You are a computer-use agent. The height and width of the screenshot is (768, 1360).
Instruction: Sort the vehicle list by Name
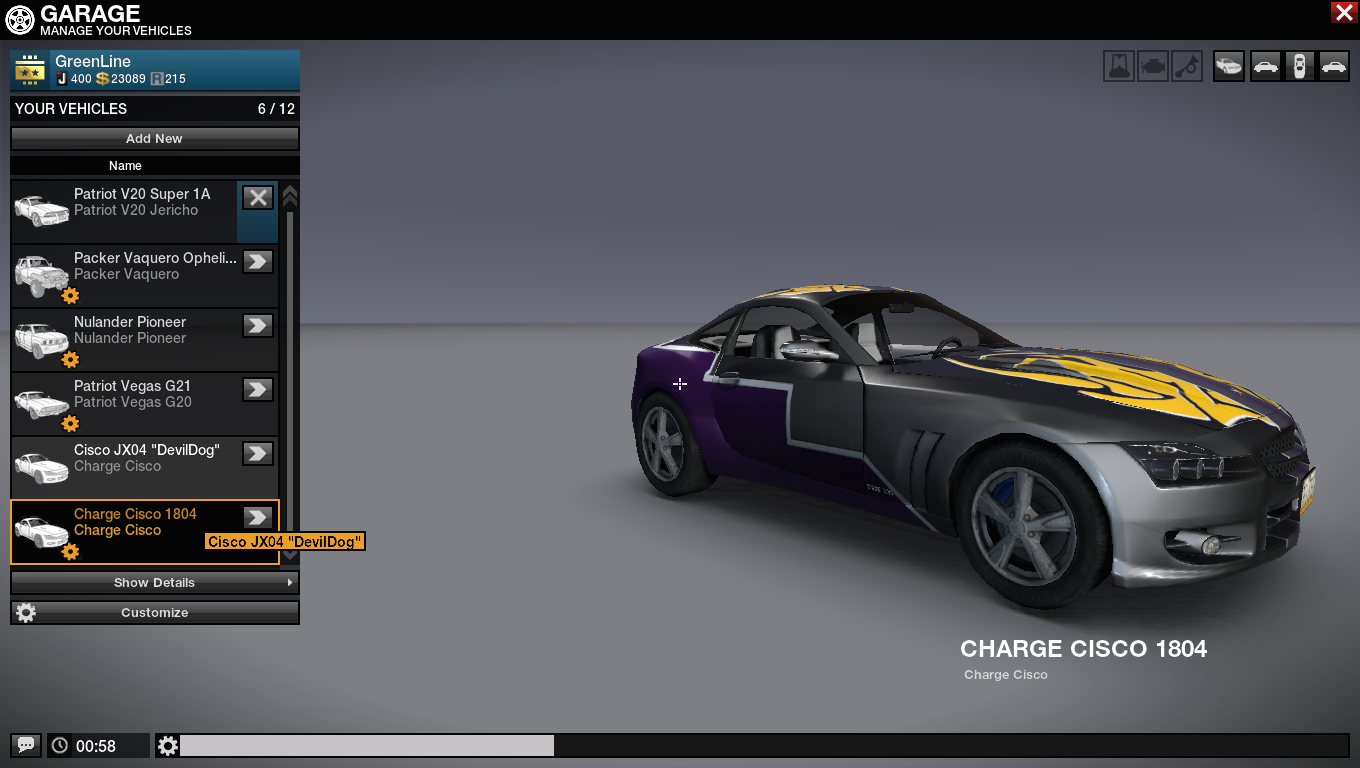[x=125, y=166]
